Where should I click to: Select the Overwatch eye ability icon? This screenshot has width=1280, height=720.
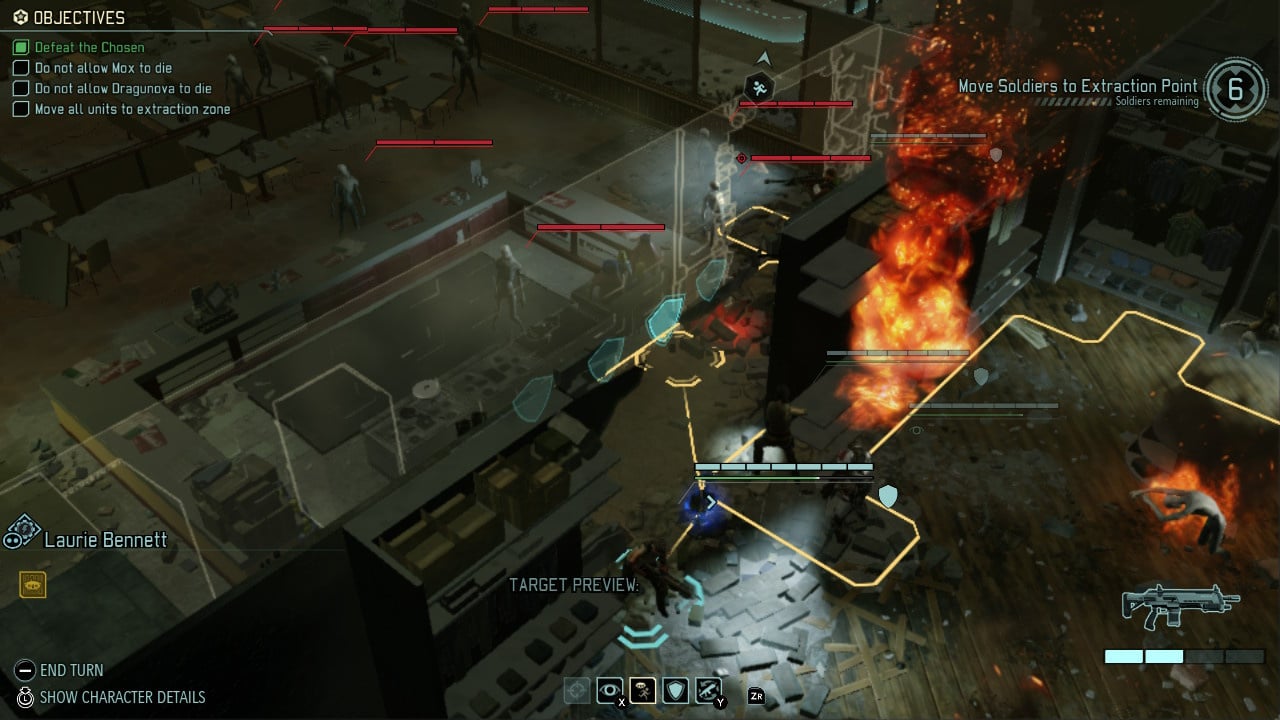610,690
